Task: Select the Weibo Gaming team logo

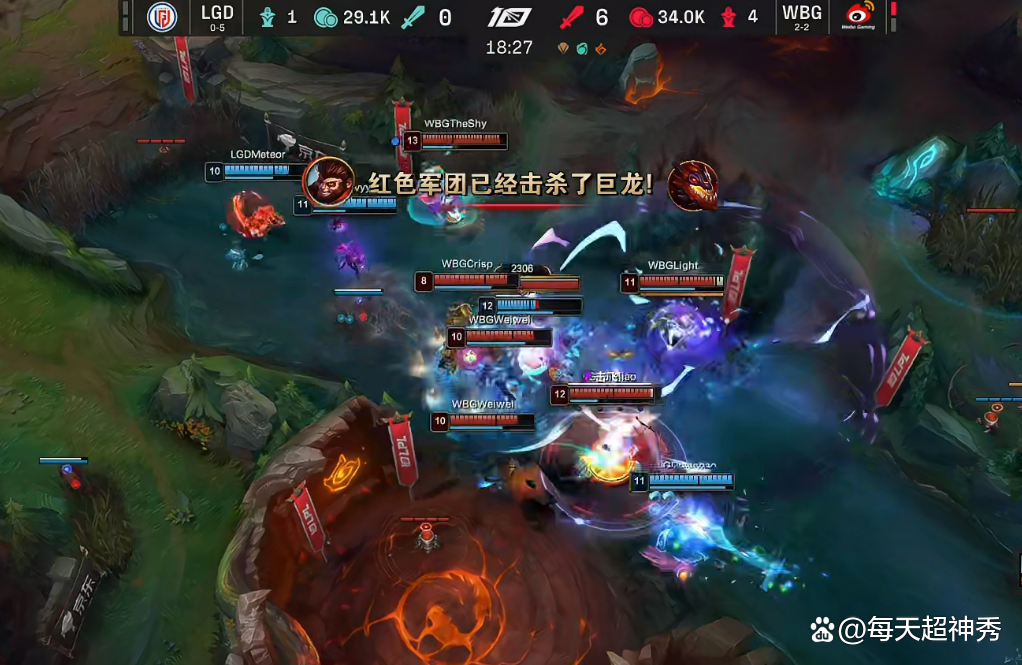Action: (x=856, y=17)
